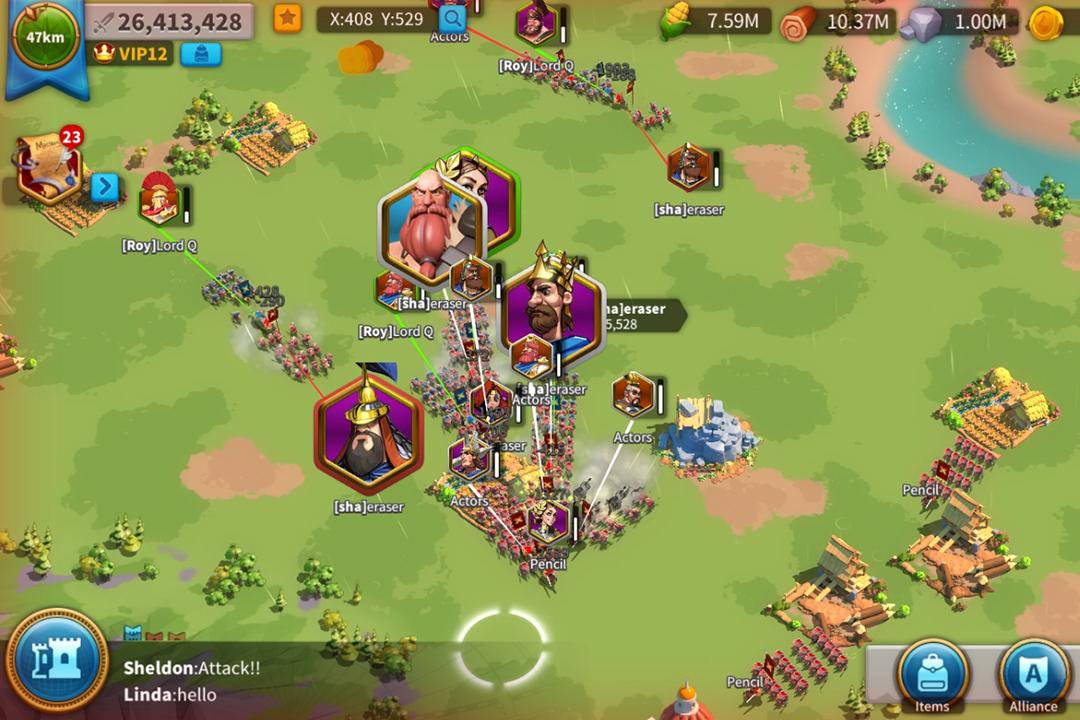Select the golden-helmet commander's large army portrait
The height and width of the screenshot is (720, 1080).
tap(369, 434)
